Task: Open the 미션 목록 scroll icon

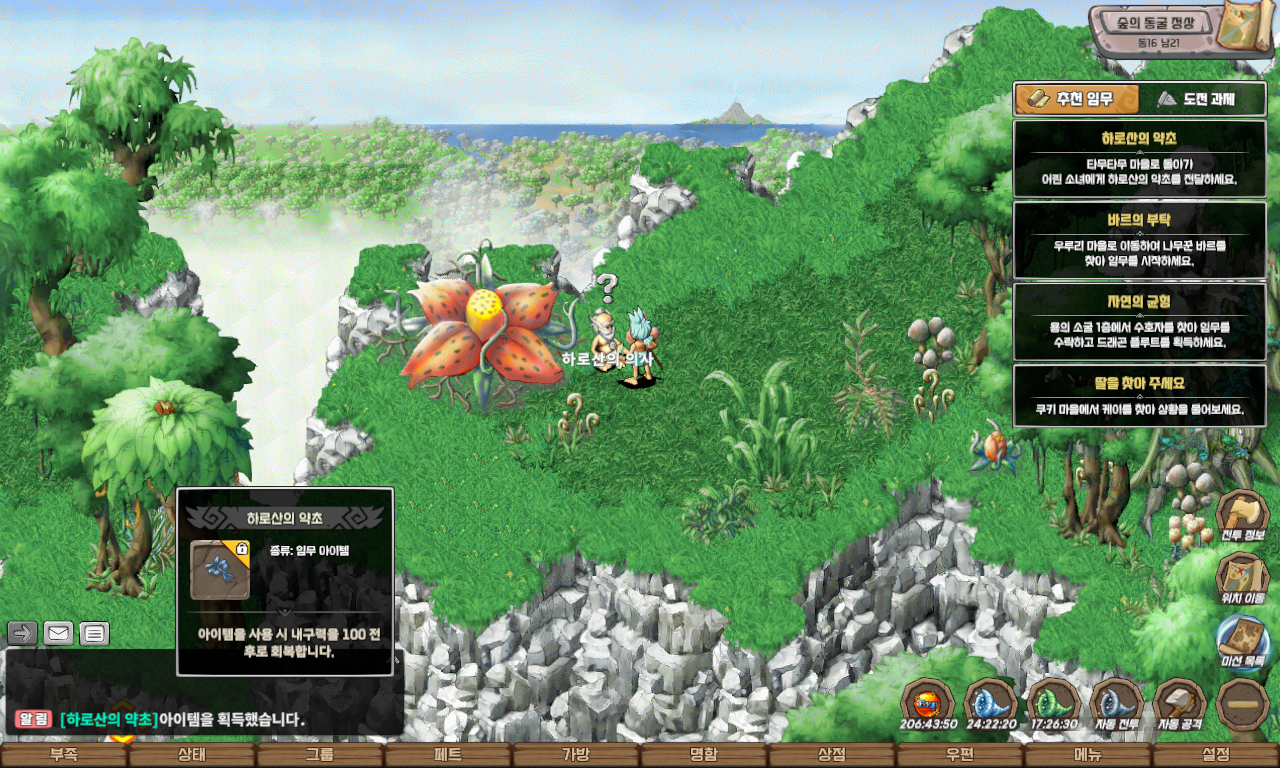Action: tap(1243, 640)
